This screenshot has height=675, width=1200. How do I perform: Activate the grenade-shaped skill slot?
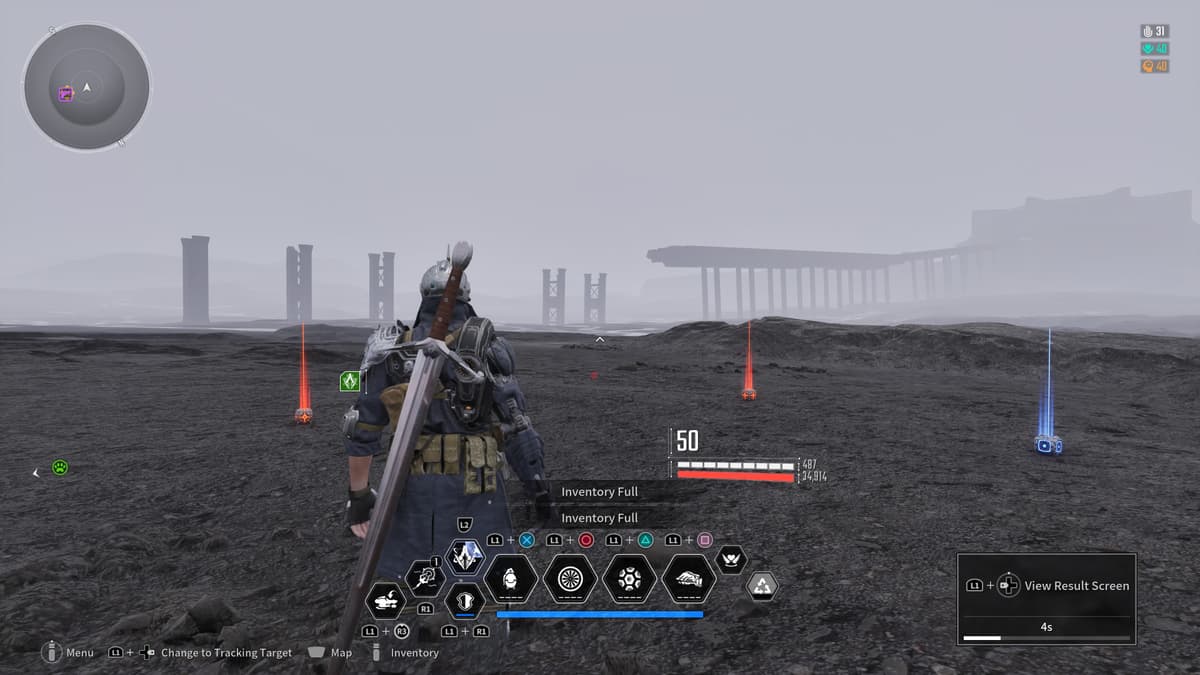point(511,578)
